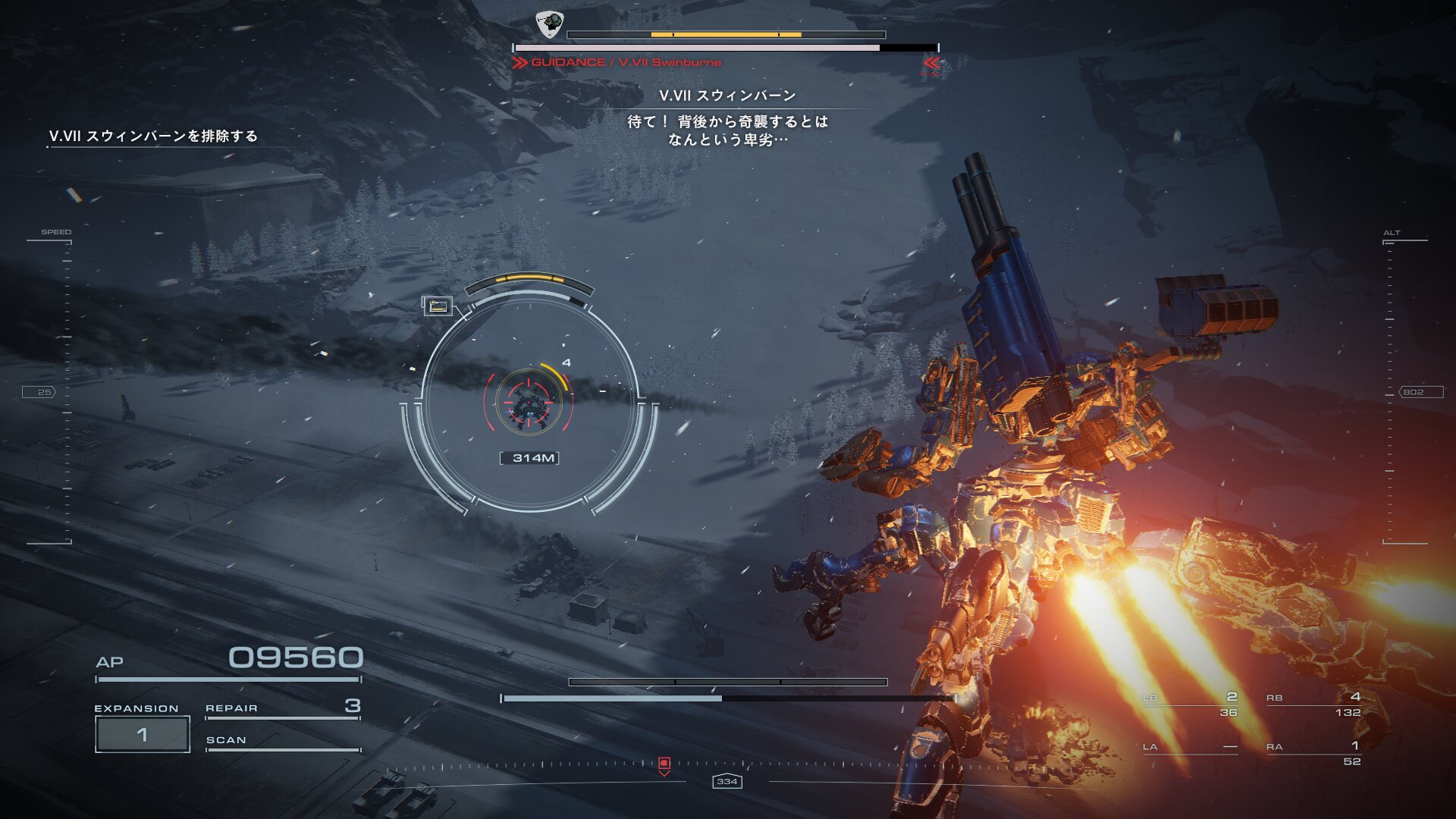This screenshot has height=819, width=1456.
Task: Use the REPAIR kit entry
Action: pyautogui.click(x=282, y=708)
